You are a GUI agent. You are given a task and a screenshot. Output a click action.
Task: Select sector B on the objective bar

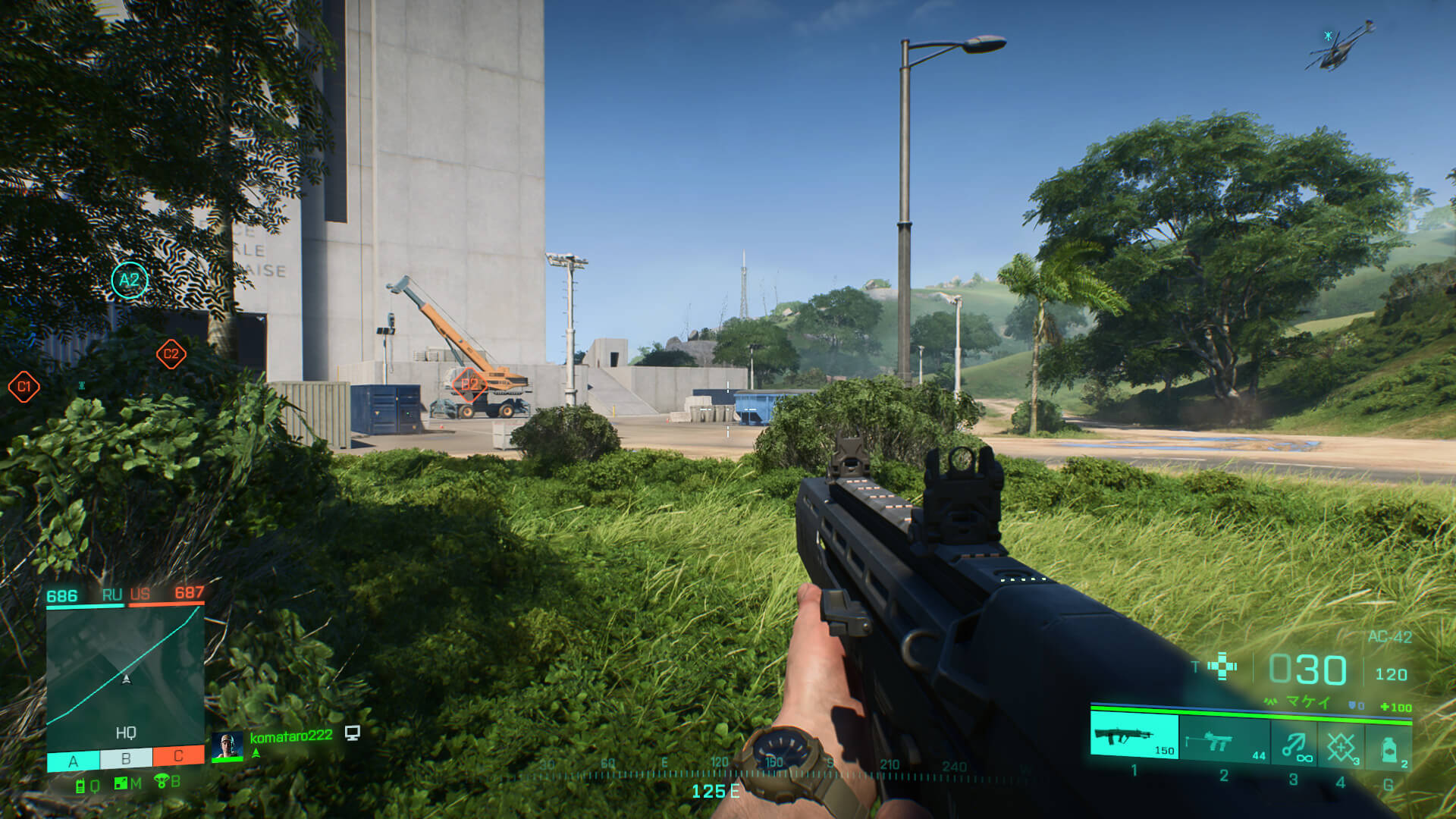tap(126, 758)
